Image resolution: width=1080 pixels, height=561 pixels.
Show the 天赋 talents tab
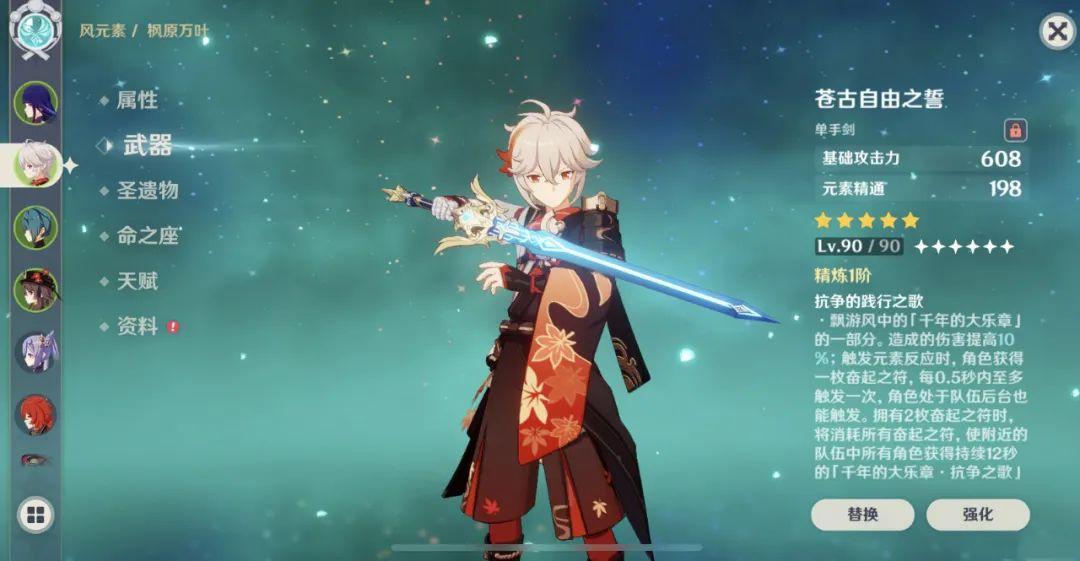click(137, 281)
